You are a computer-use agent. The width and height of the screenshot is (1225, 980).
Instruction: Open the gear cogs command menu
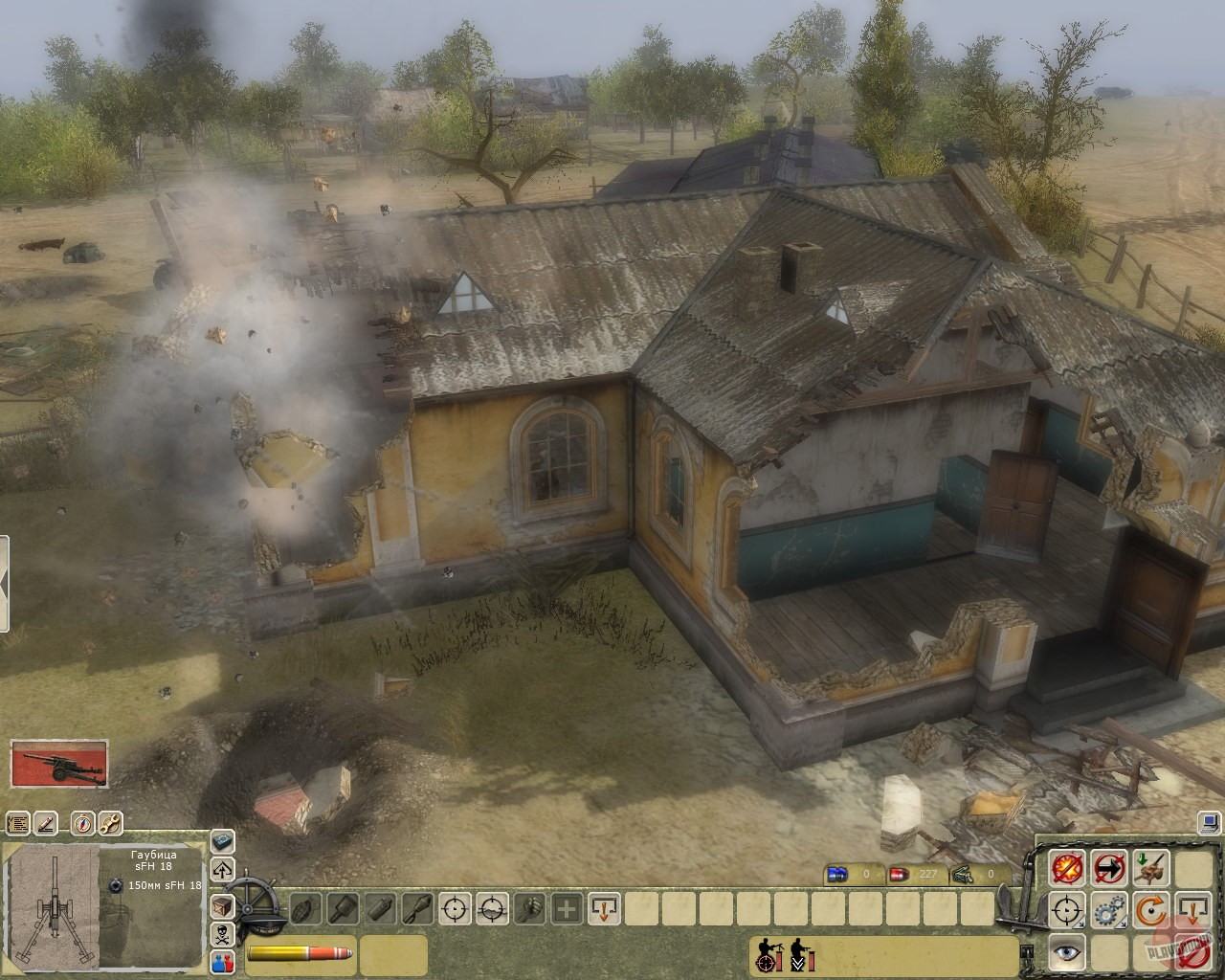(x=1109, y=909)
